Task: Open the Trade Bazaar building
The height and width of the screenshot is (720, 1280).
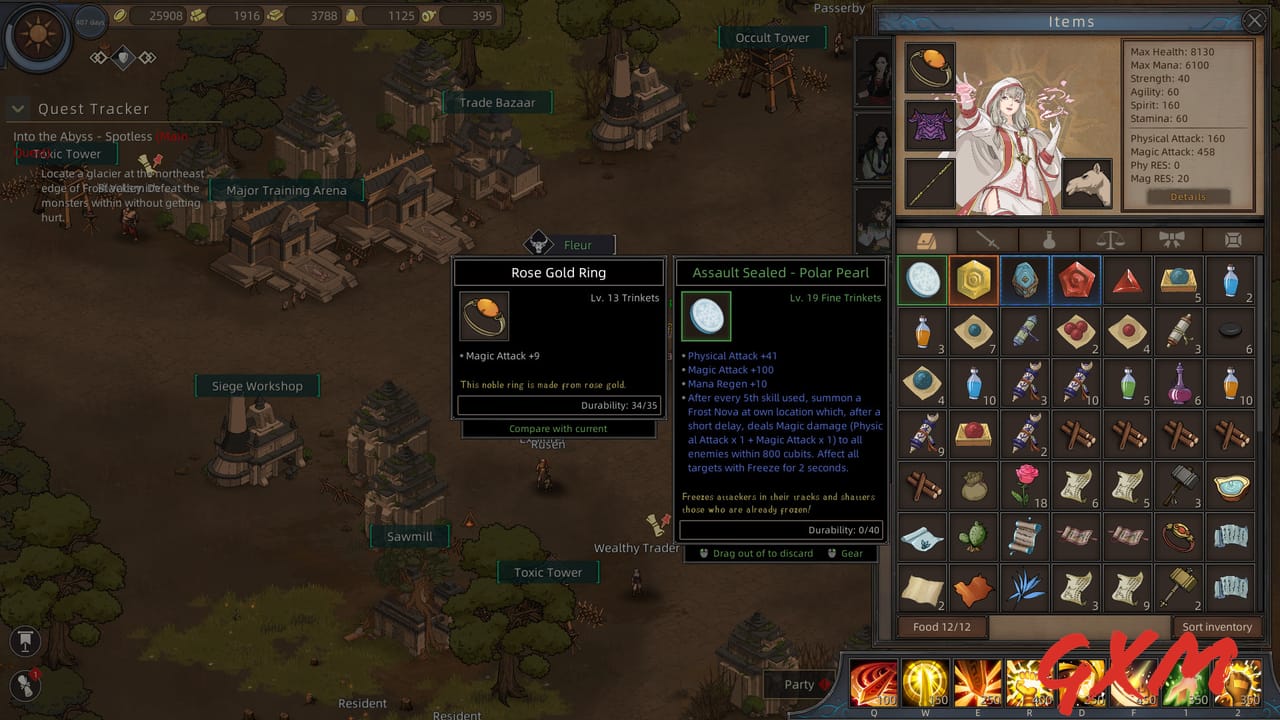Action: pos(497,102)
